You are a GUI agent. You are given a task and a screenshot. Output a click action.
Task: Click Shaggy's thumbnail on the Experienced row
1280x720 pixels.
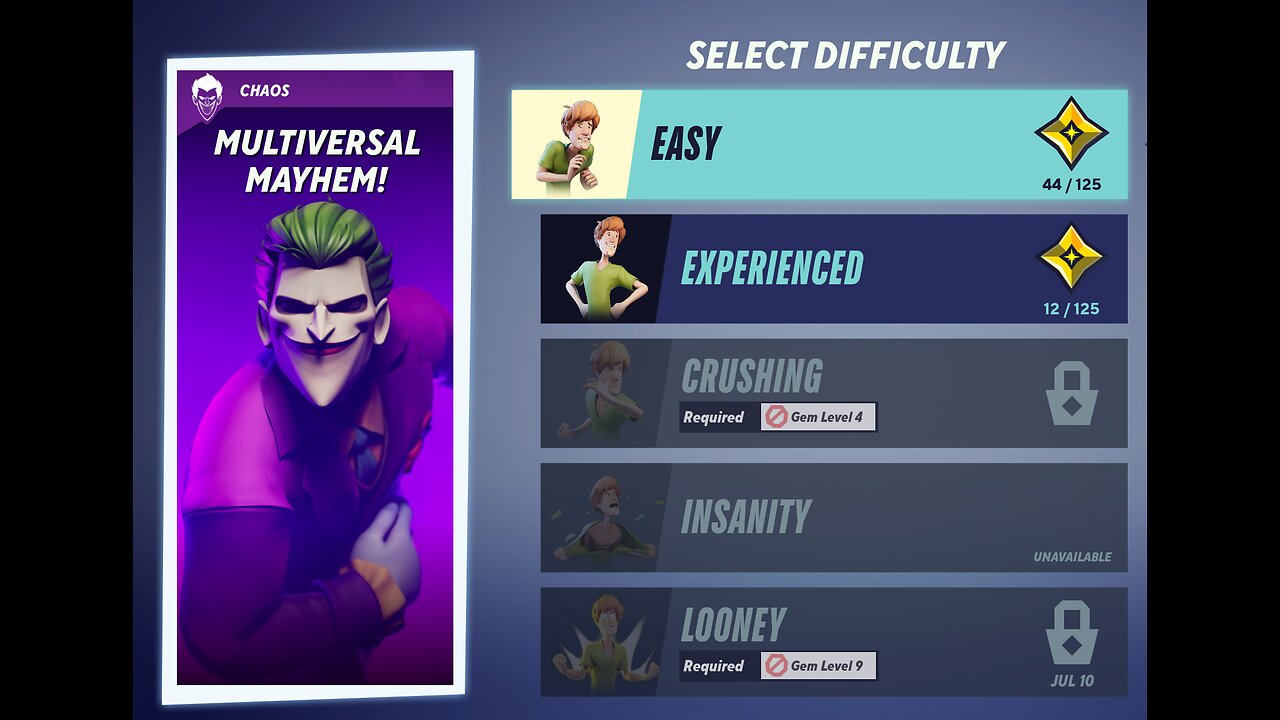(x=598, y=267)
